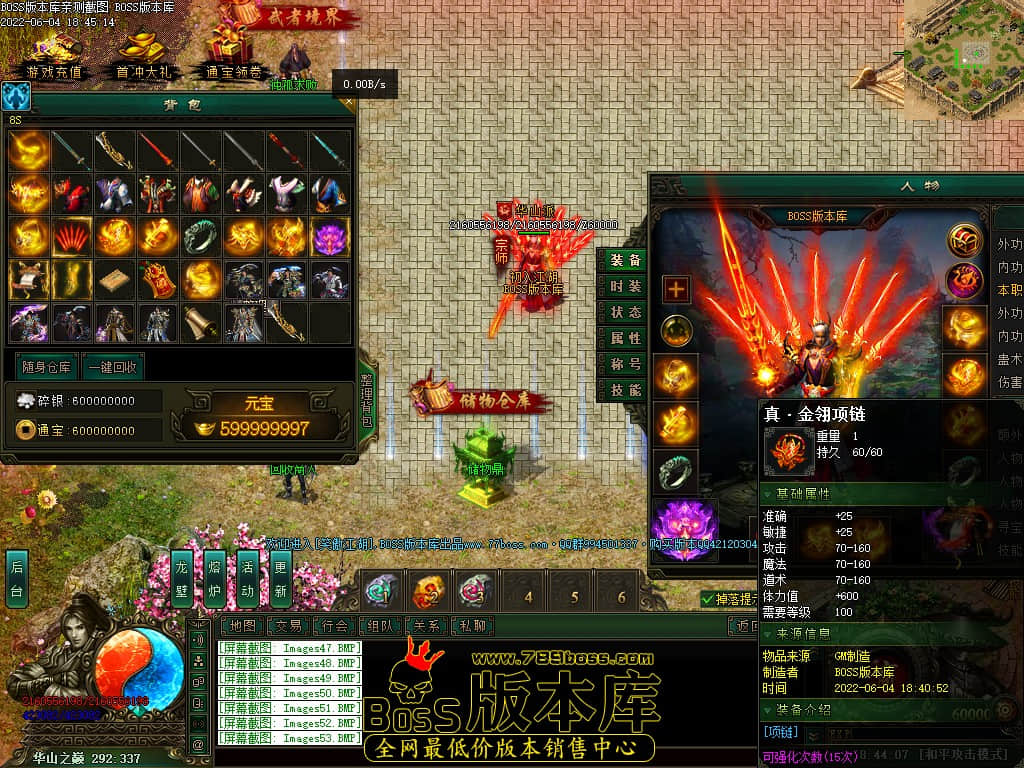The image size is (1024, 768).
Task: Open the 活动 events menu
Action: click(248, 578)
